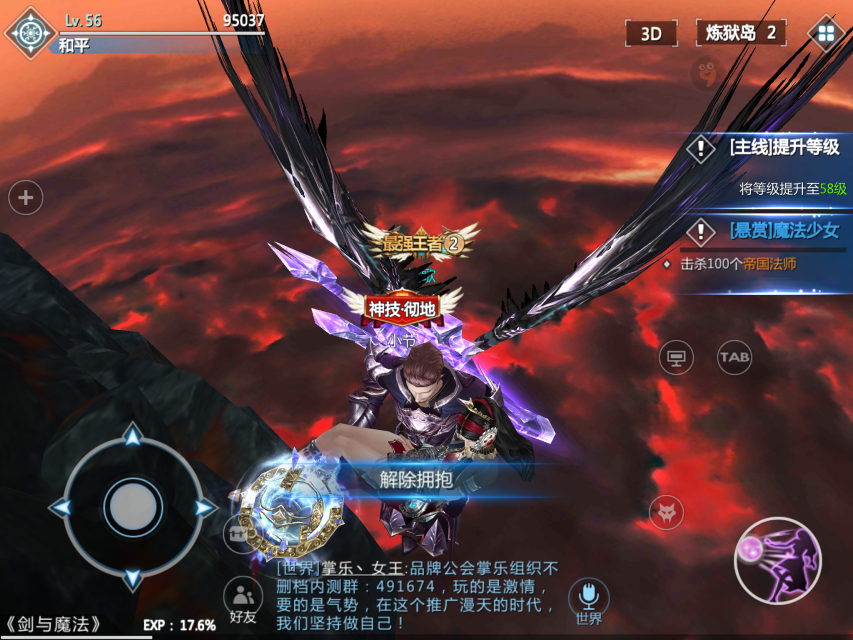Screen dimensions: 853x640
Task: Open the 好友 friends list
Action: (243, 600)
